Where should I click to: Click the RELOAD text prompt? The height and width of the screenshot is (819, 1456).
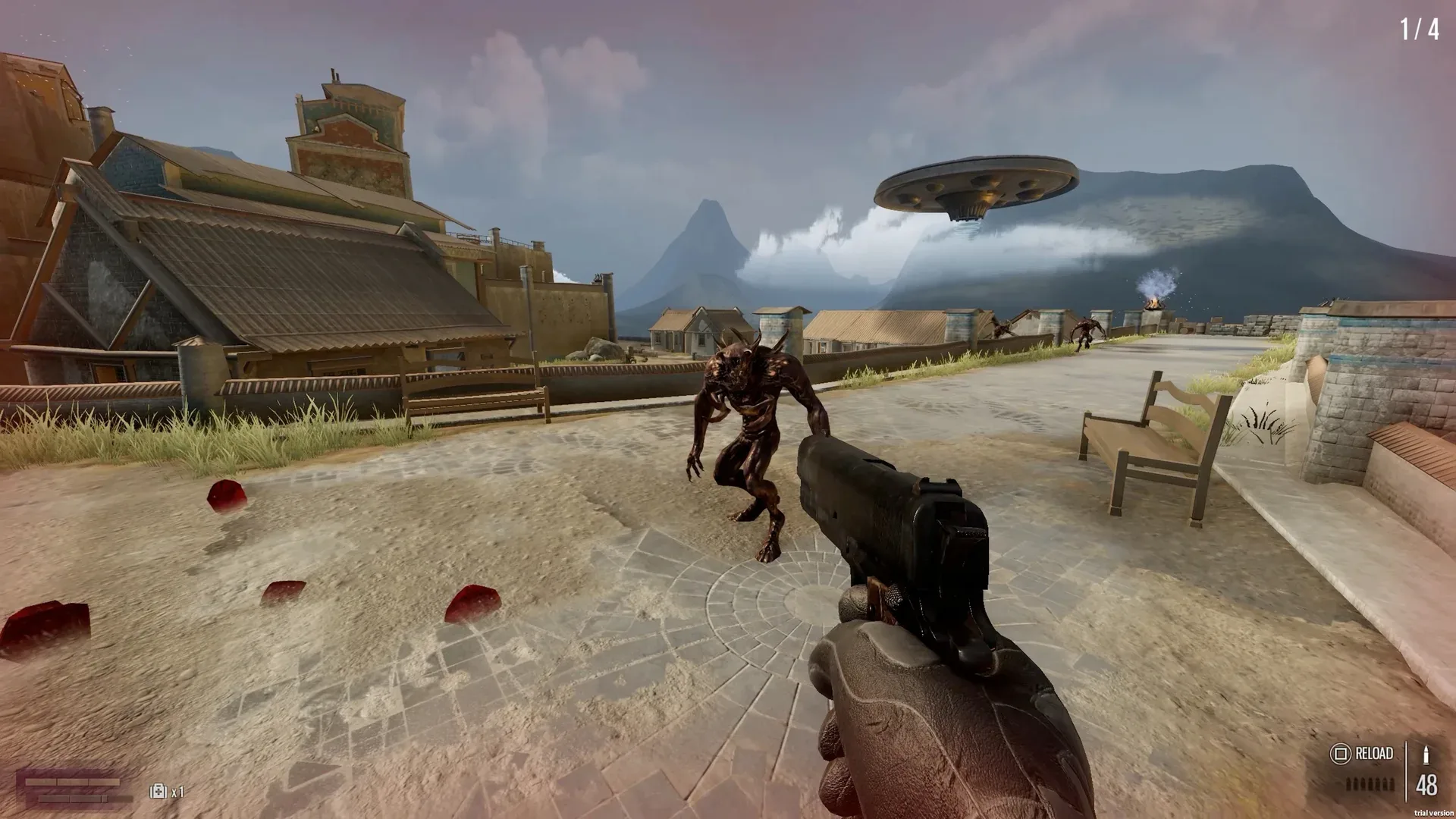pos(1374,753)
